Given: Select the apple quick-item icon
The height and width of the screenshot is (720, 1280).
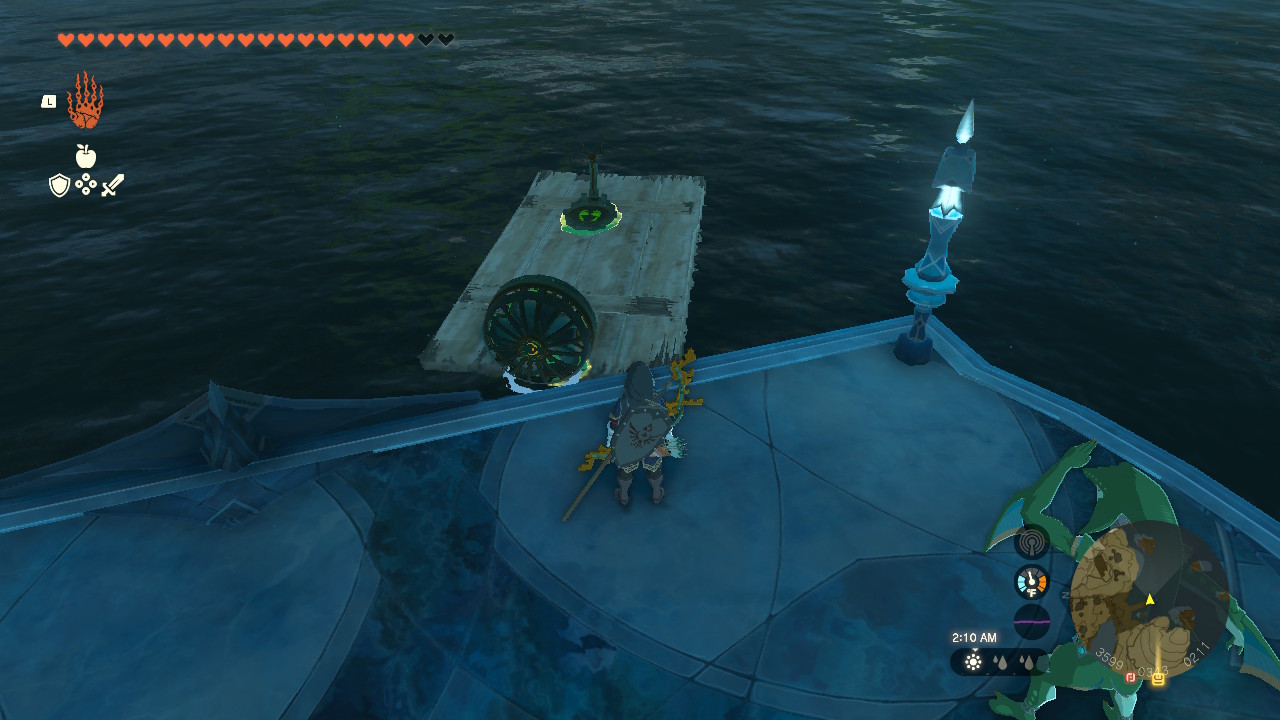Looking at the screenshot, I should pos(86,156).
